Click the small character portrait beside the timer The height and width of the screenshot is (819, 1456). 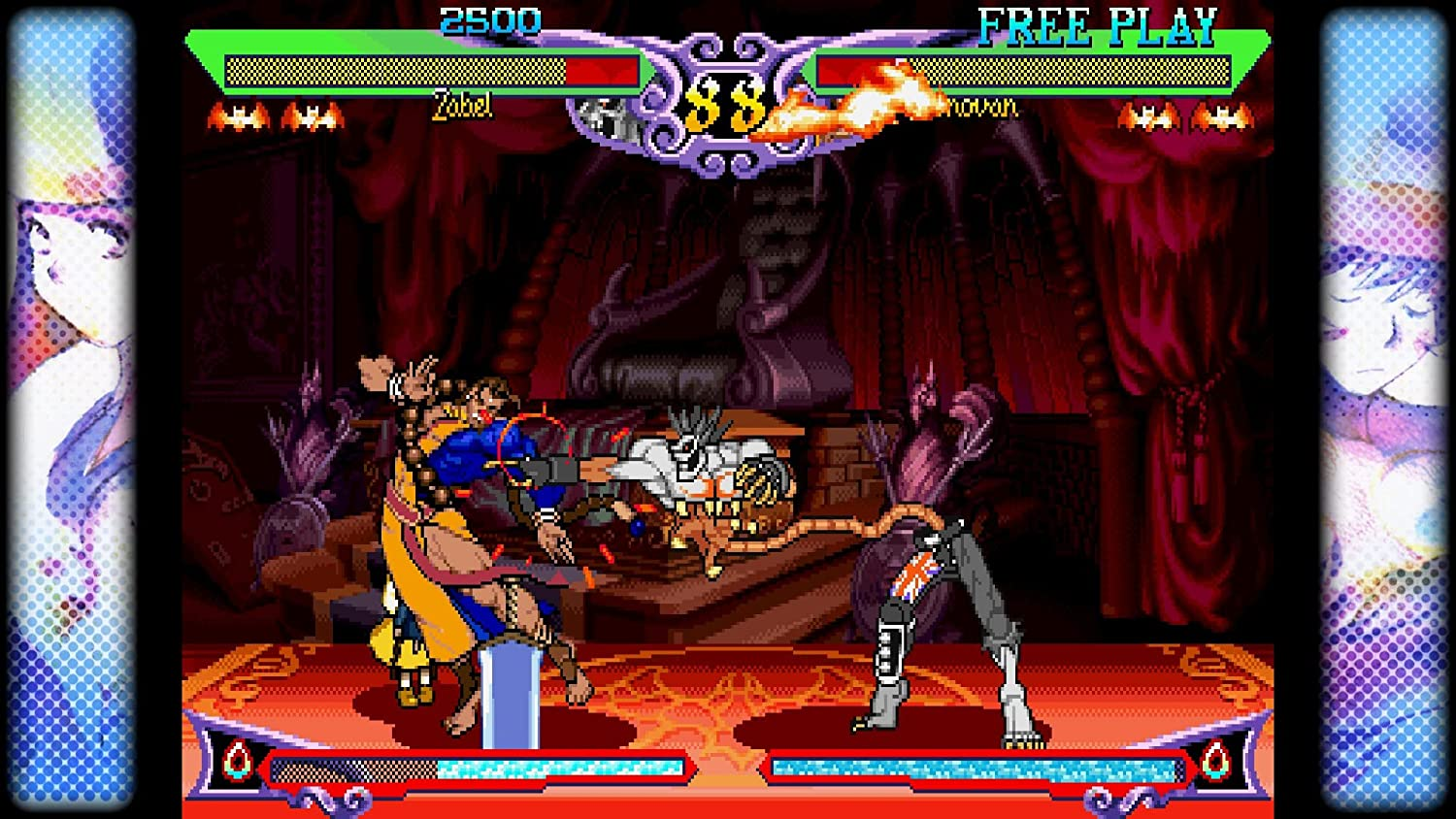[607, 116]
